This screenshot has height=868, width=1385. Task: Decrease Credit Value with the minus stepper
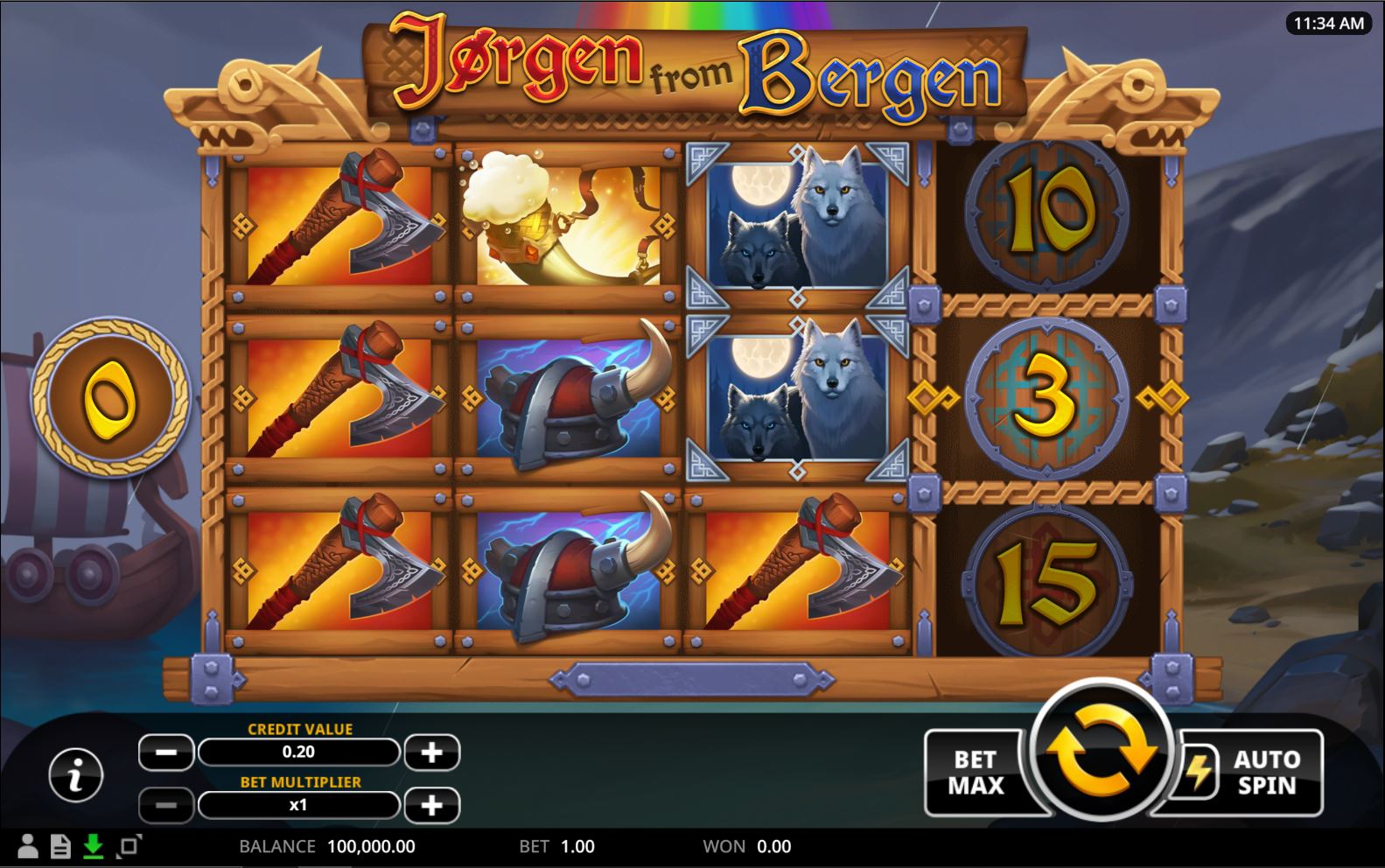click(166, 752)
